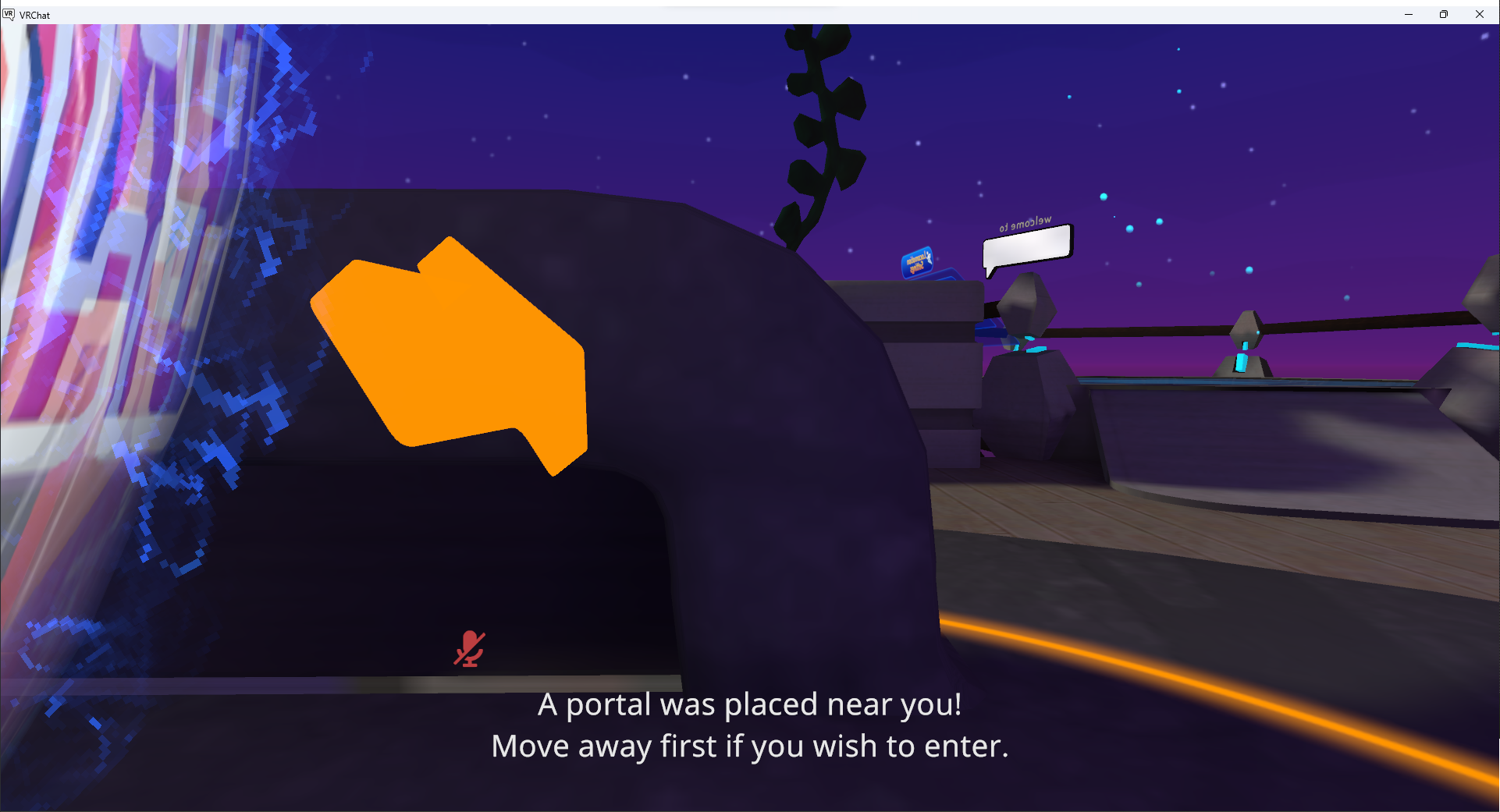Click the VRChat logo in the title bar

tap(9, 14)
